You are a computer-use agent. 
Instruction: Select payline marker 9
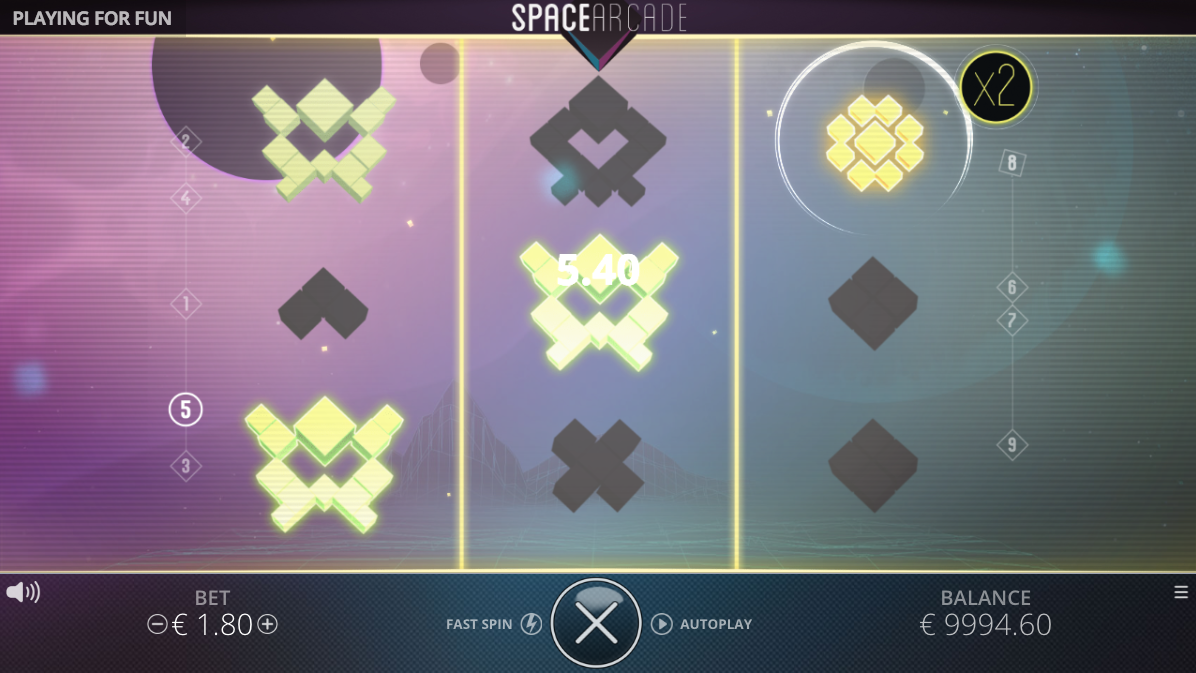pyautogui.click(x=1012, y=445)
